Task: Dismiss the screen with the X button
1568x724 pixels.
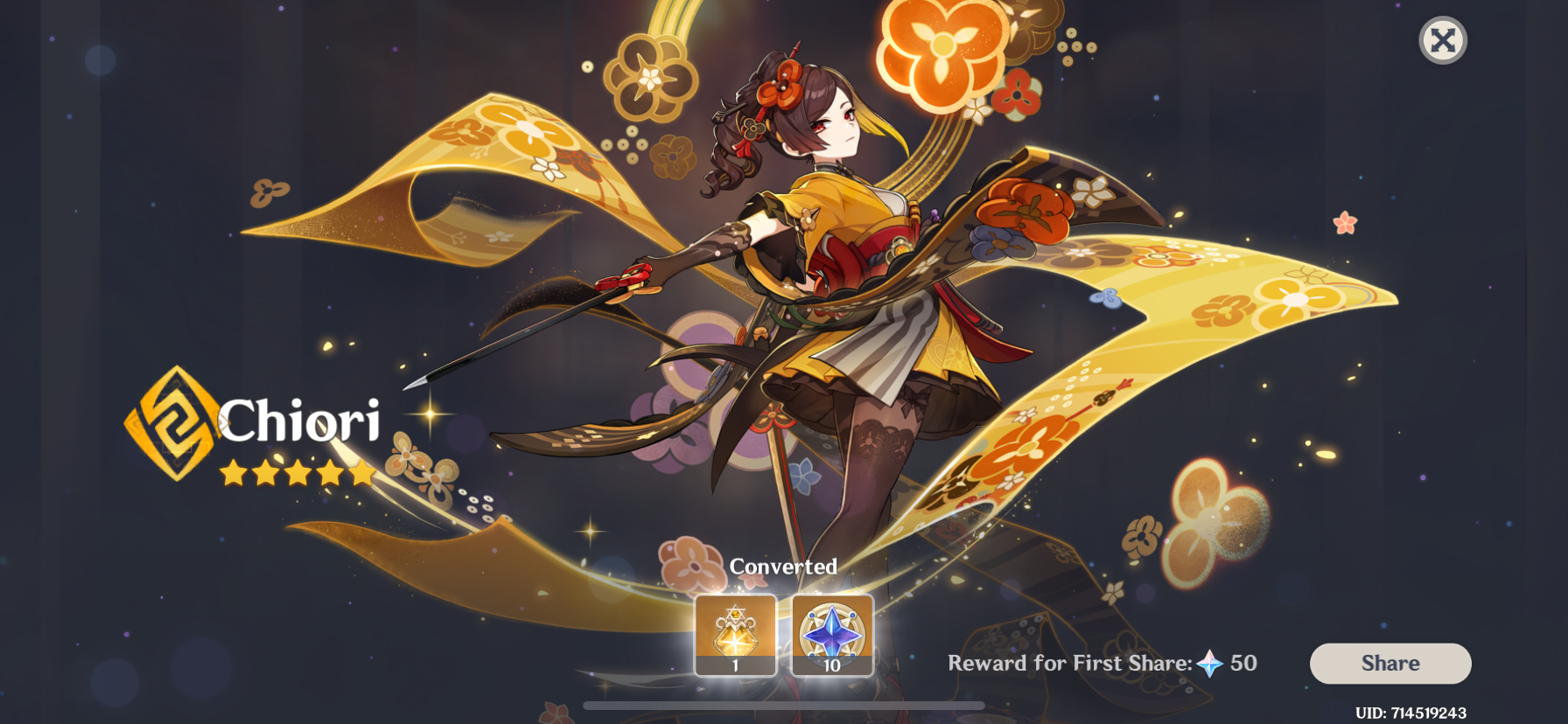Action: pos(1443,39)
